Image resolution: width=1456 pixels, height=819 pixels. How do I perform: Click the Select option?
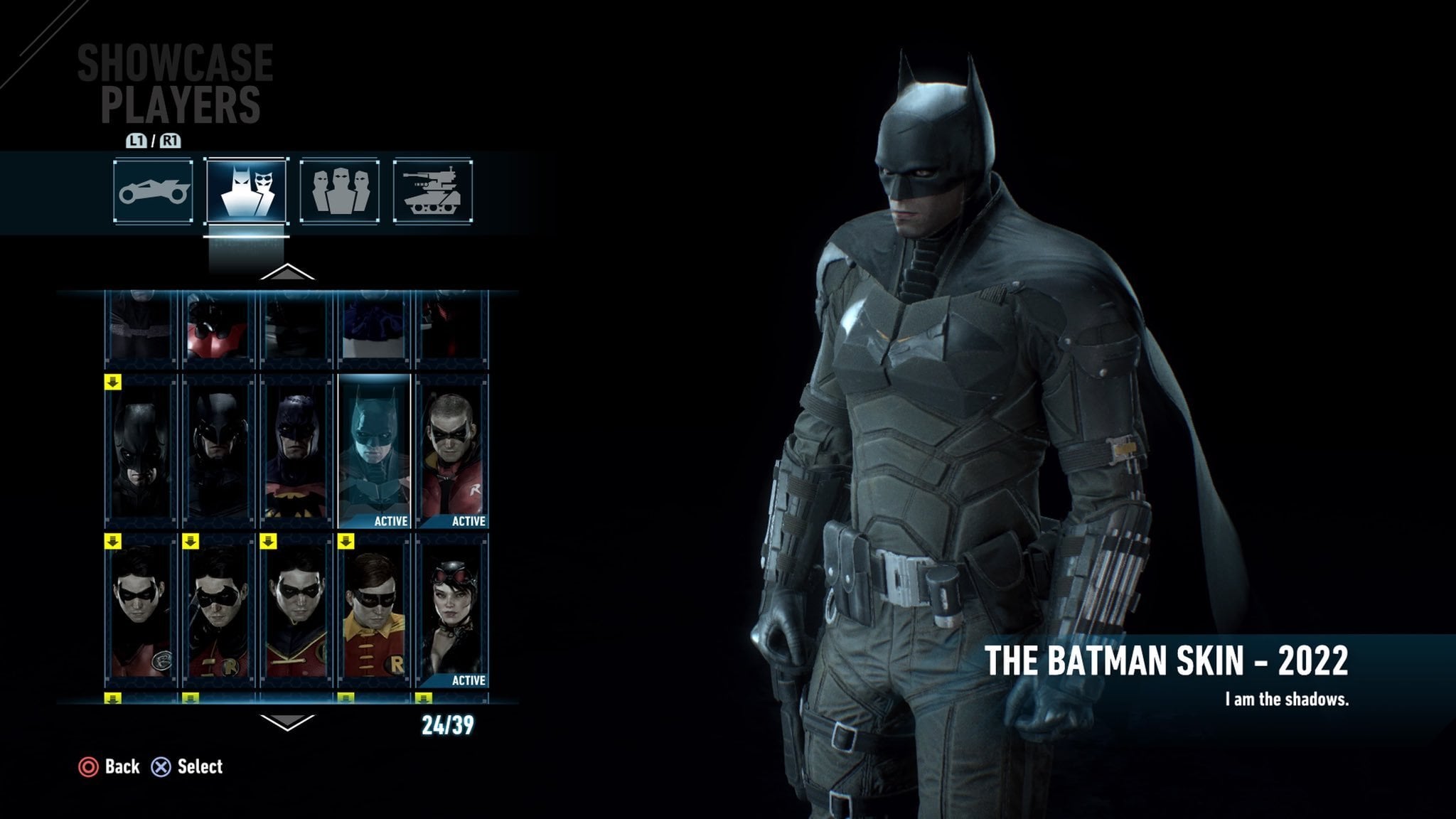(188, 766)
